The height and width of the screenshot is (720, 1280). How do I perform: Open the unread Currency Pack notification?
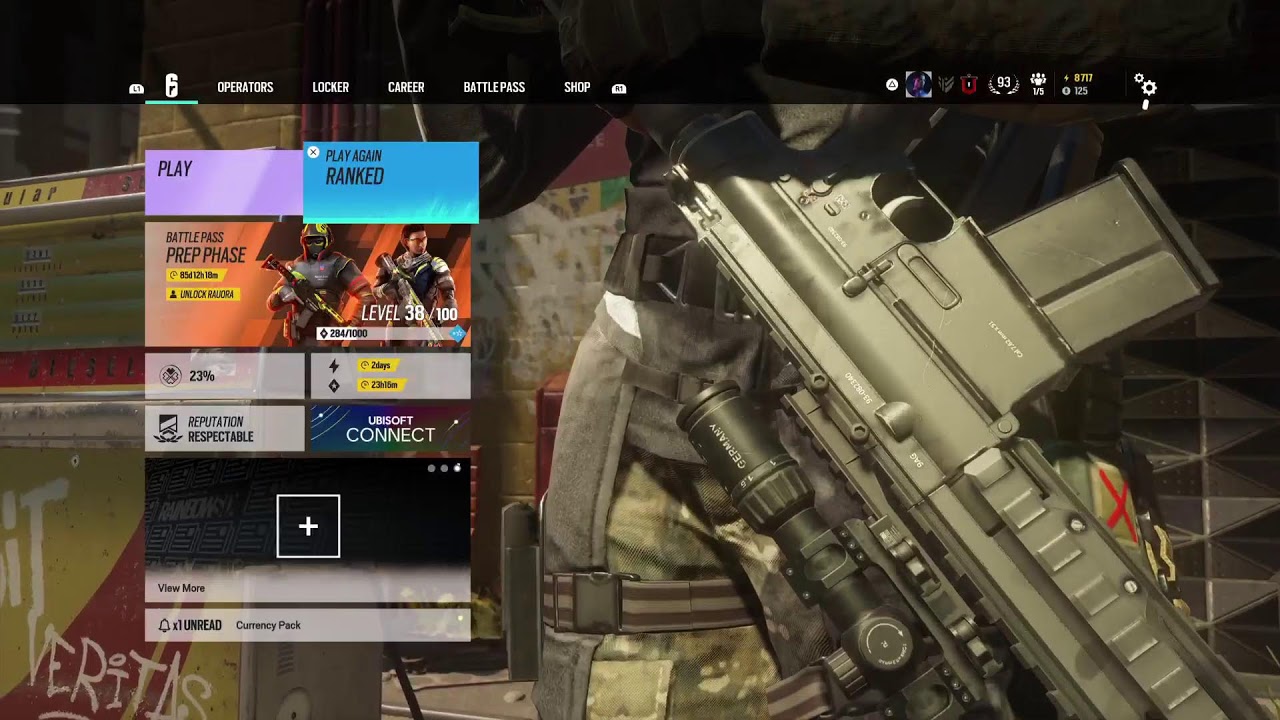308,625
